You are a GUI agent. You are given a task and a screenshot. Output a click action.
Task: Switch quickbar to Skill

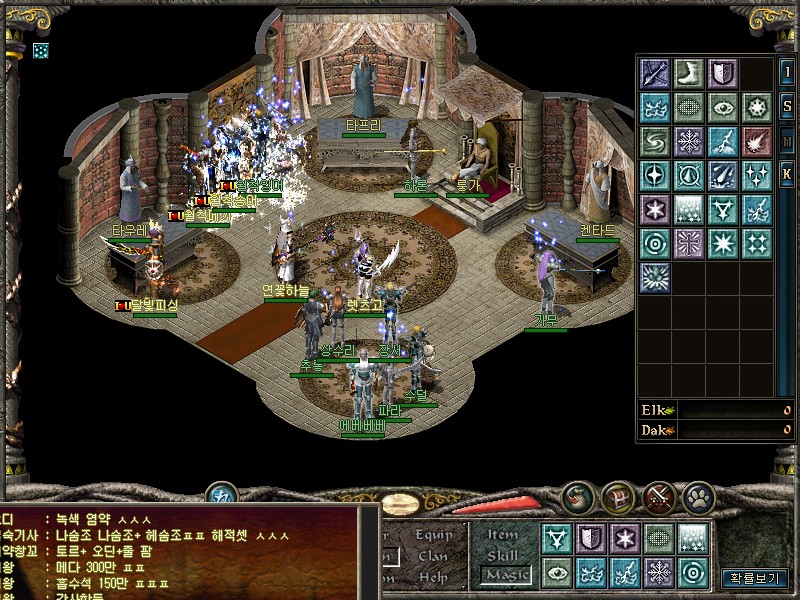(x=503, y=554)
